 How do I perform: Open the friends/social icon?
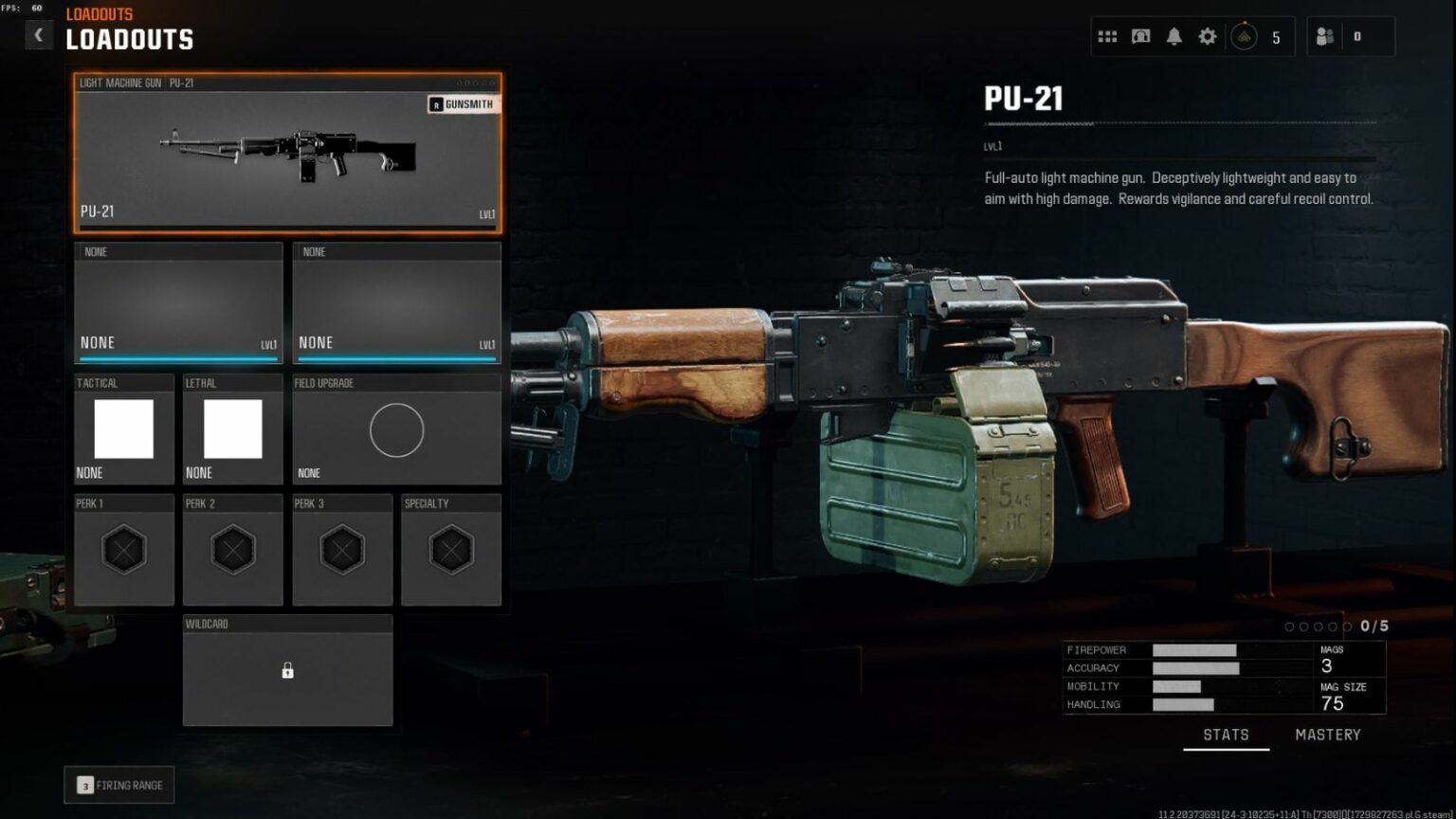(1323, 35)
